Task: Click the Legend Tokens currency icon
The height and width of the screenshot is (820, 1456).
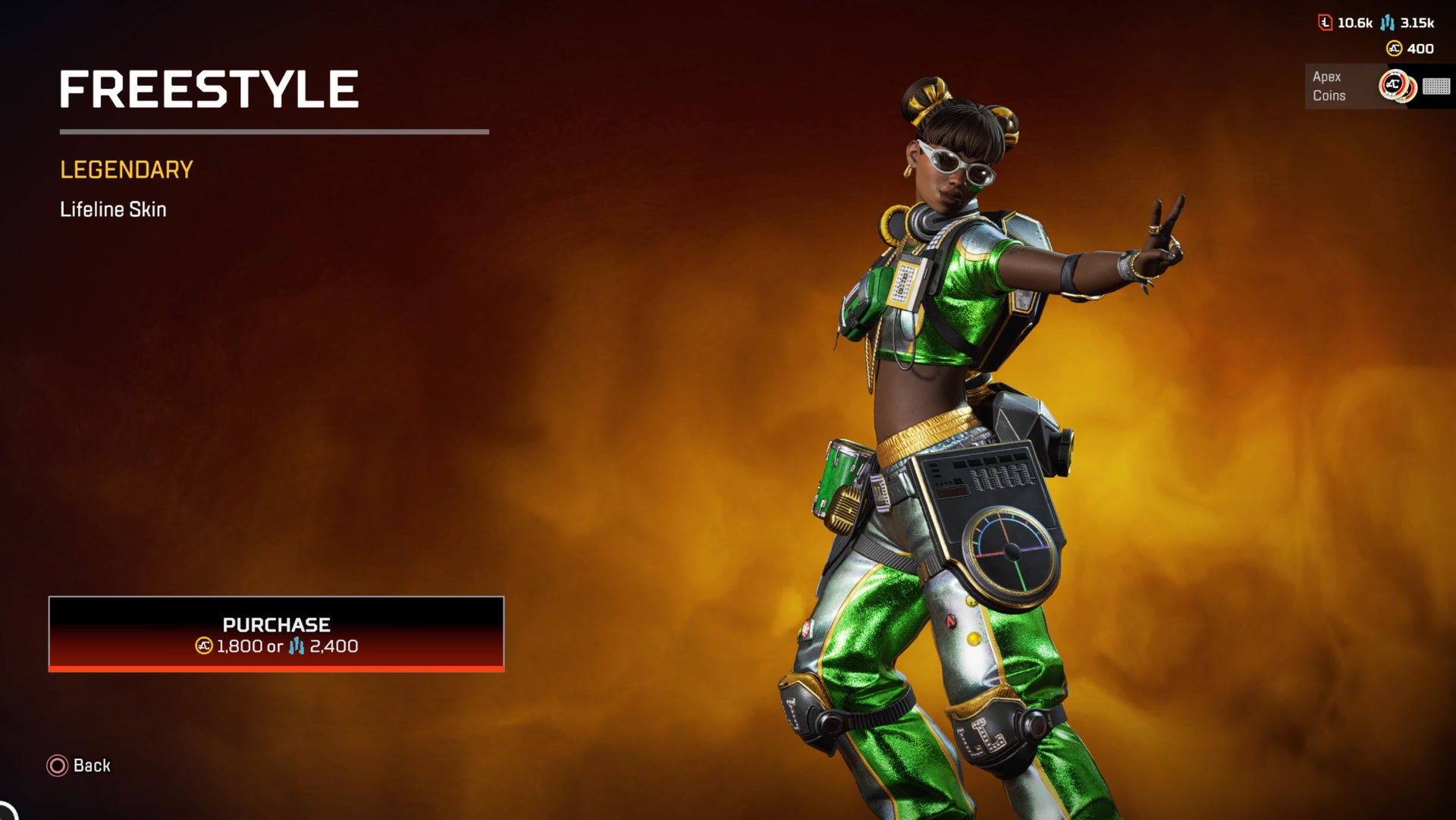Action: click(x=1325, y=23)
